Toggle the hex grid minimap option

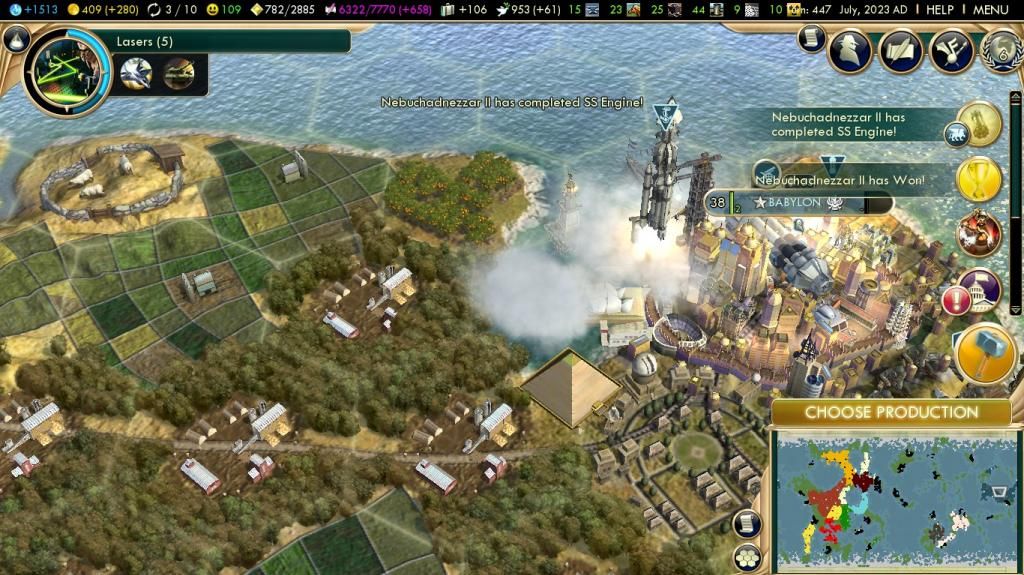[745, 557]
